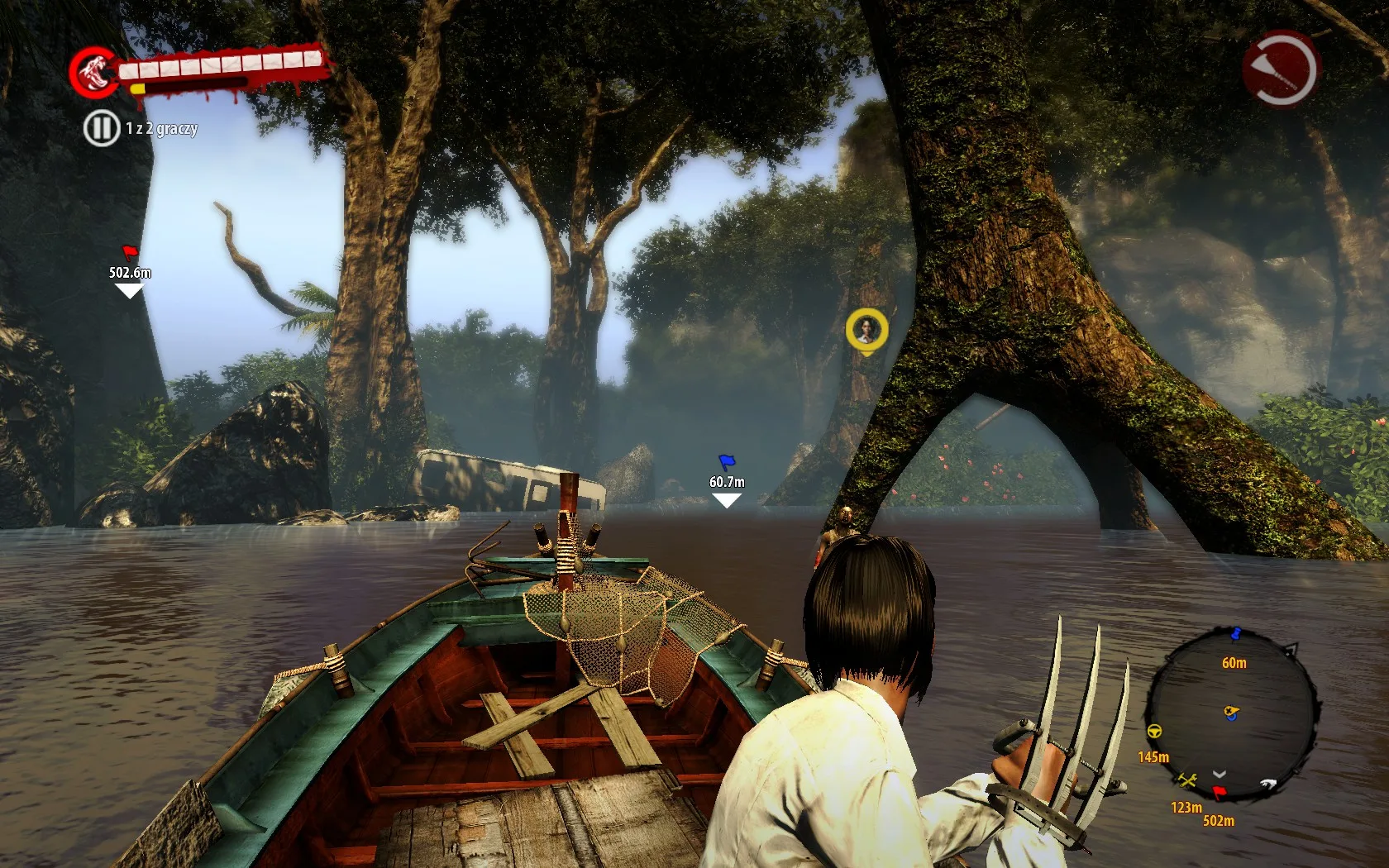Click the 123m workbench distance label

(x=1186, y=807)
